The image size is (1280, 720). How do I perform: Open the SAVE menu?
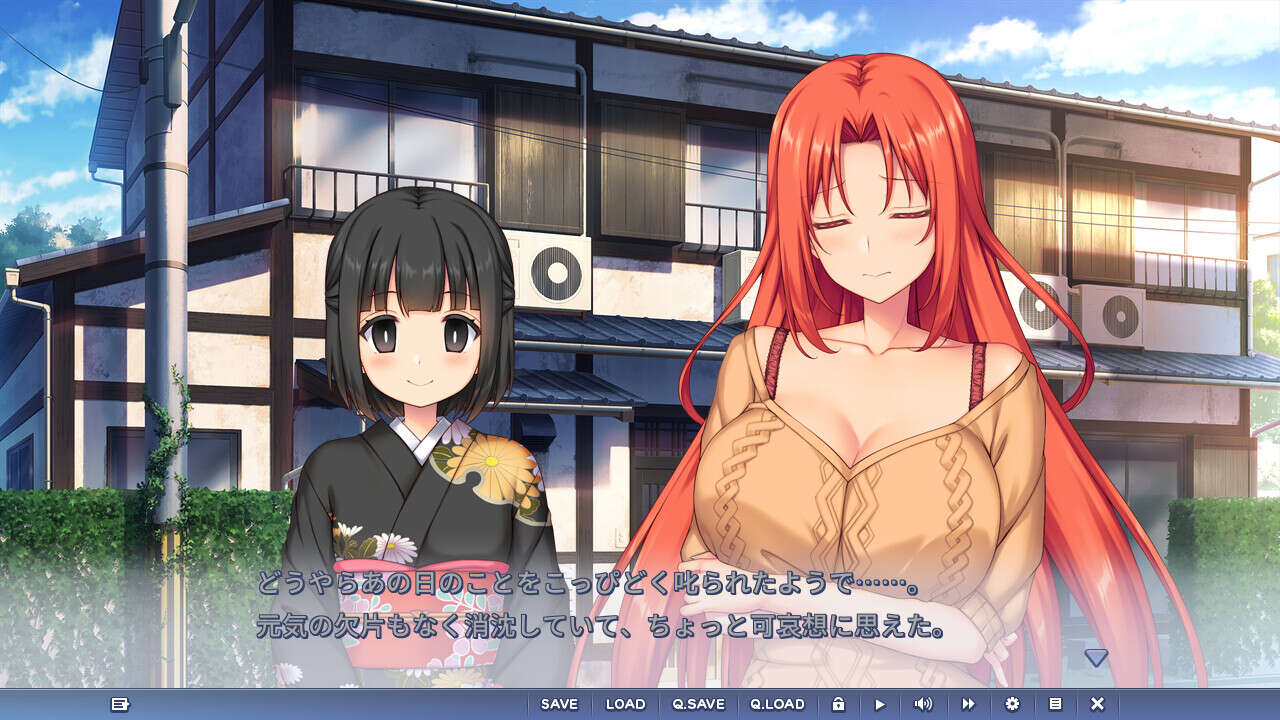[x=559, y=704]
